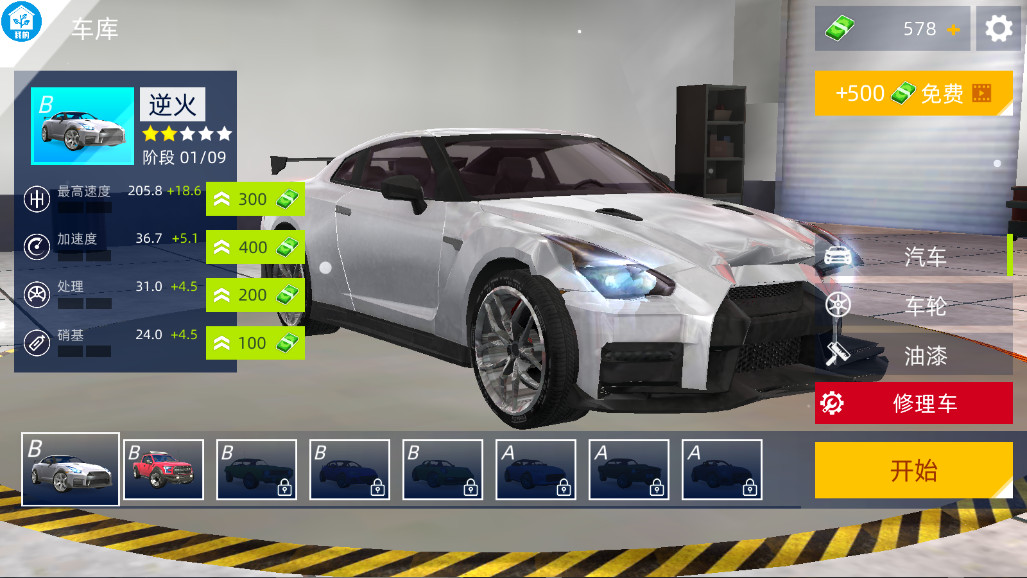Switch to the 车轮 wheels tab
1027x578 pixels.
914,306
